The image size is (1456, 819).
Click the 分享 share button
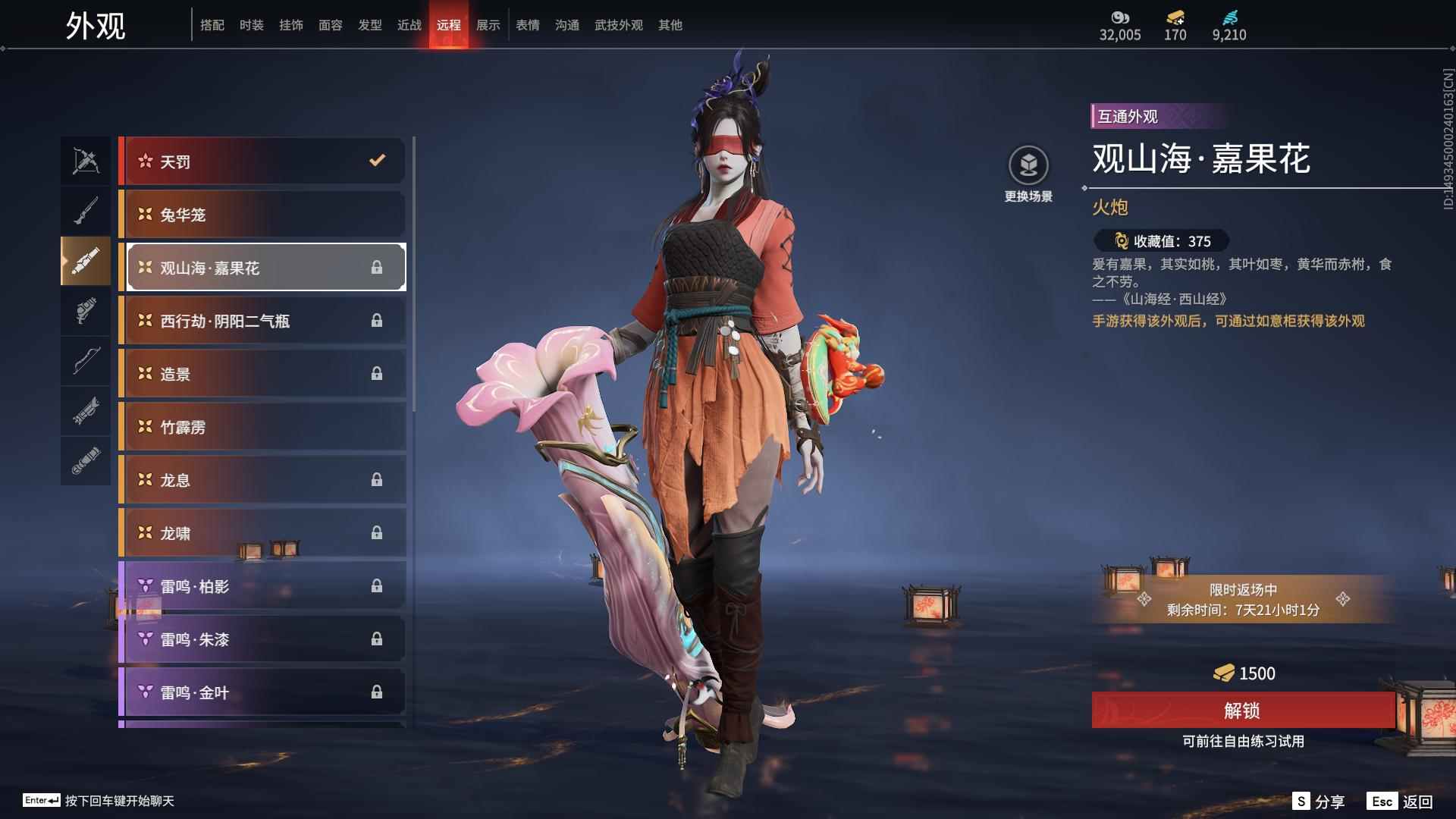1319,802
